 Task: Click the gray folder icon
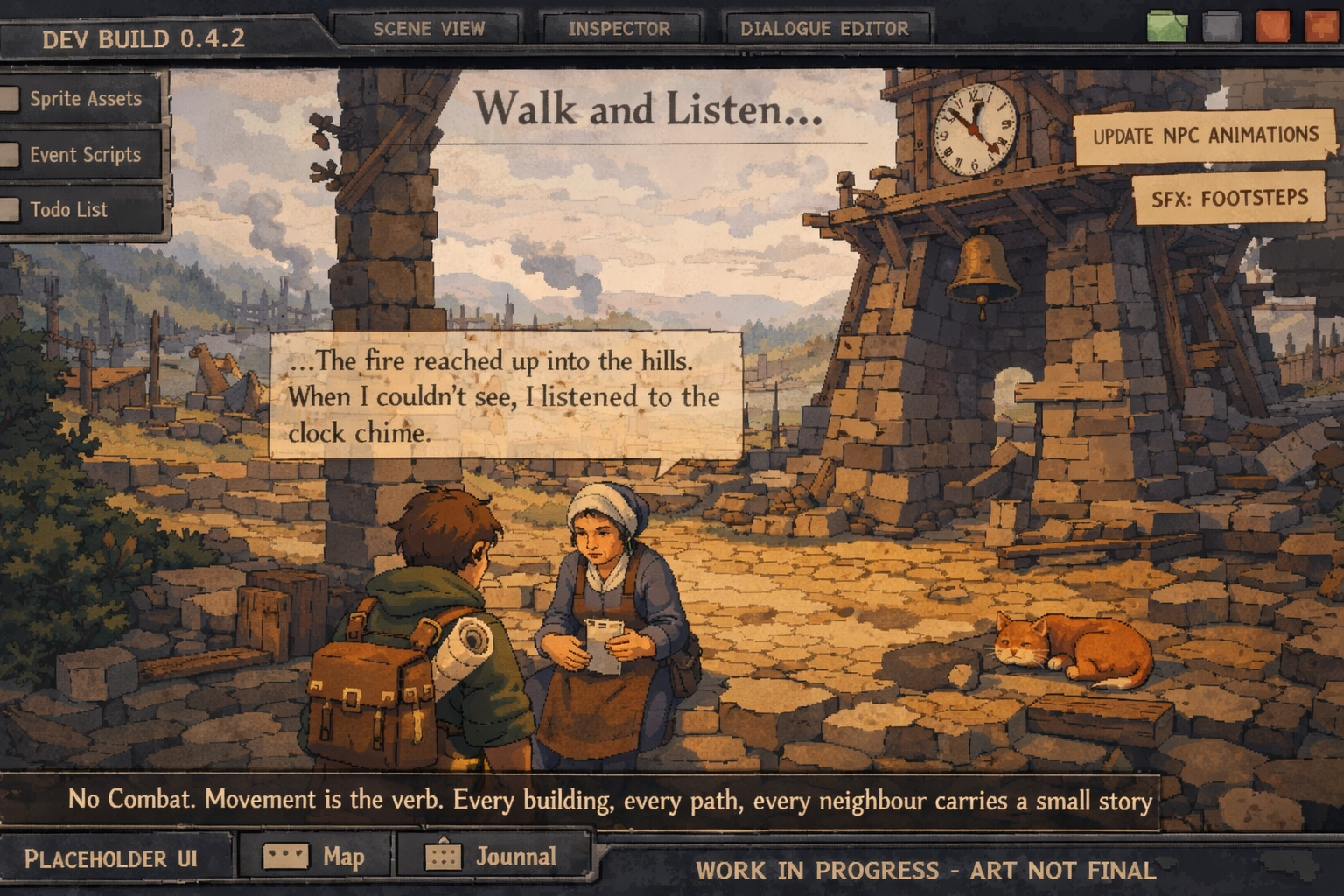point(1221,27)
